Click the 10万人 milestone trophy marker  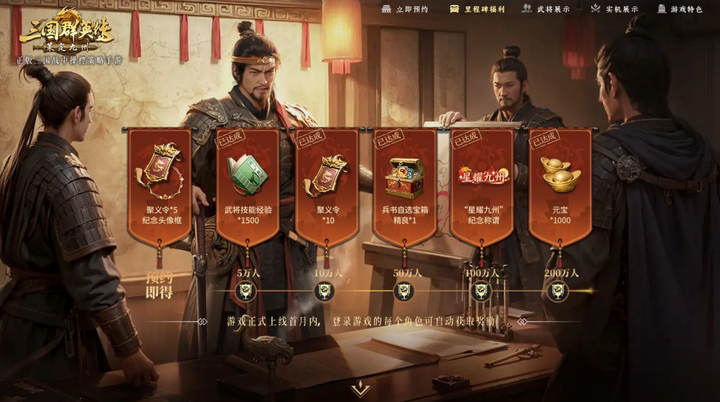325,291
